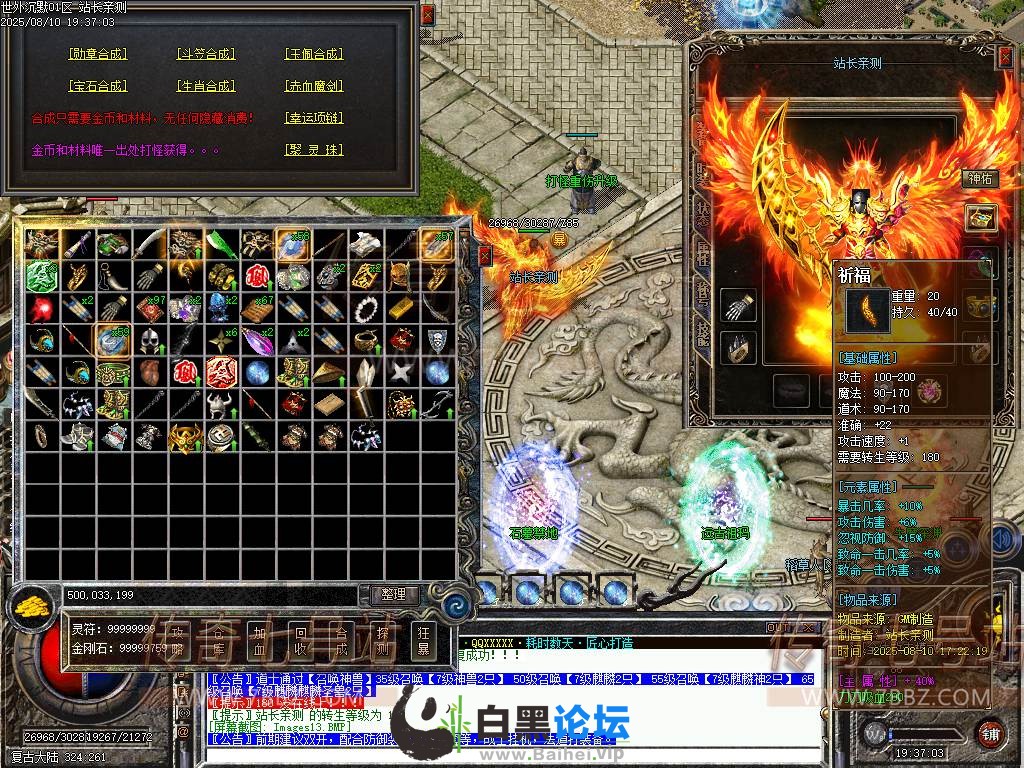
Task: Select the 玉佩合成 jade pendant link
Action: (x=313, y=54)
